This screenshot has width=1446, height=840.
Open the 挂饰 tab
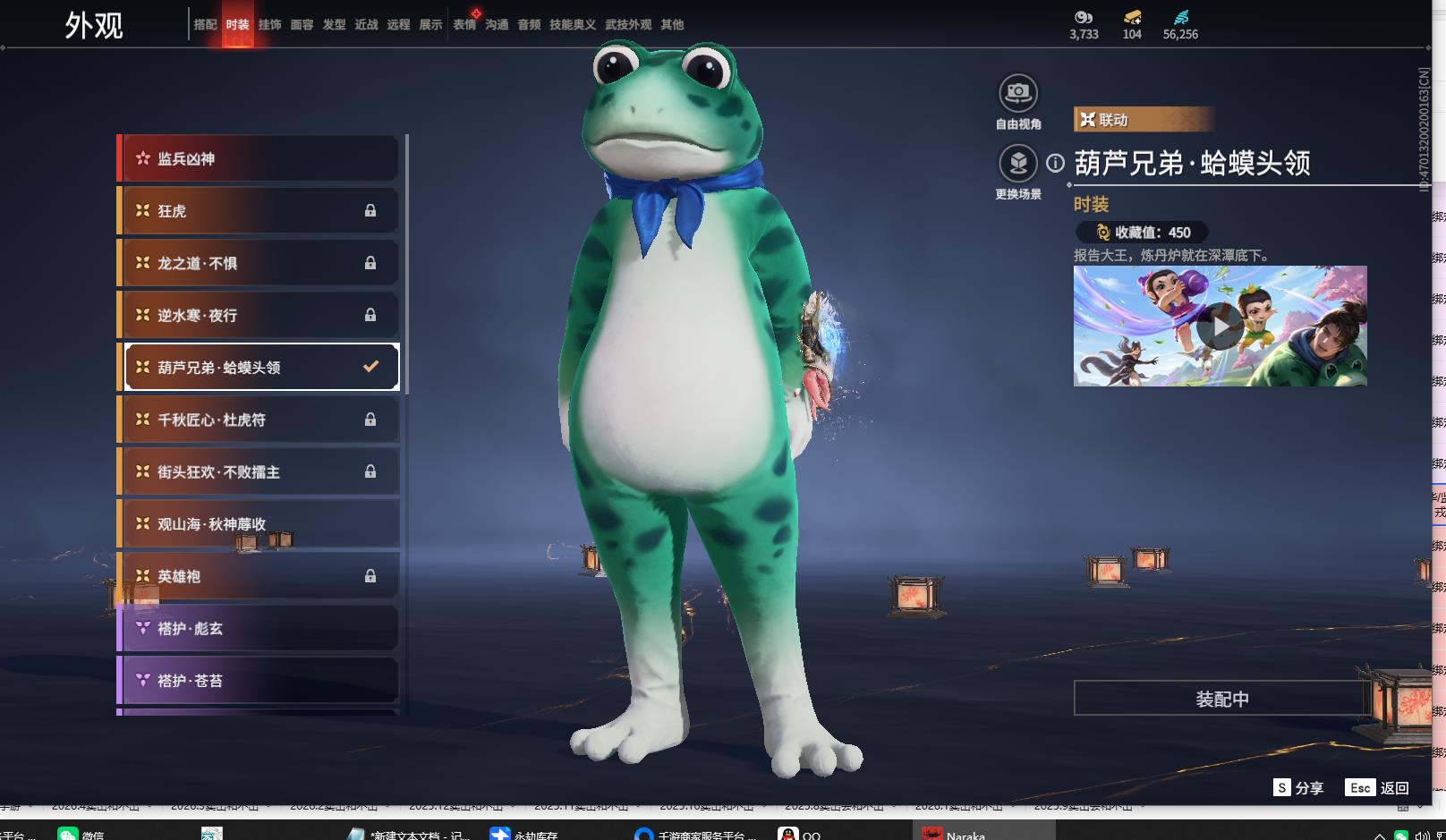[269, 25]
